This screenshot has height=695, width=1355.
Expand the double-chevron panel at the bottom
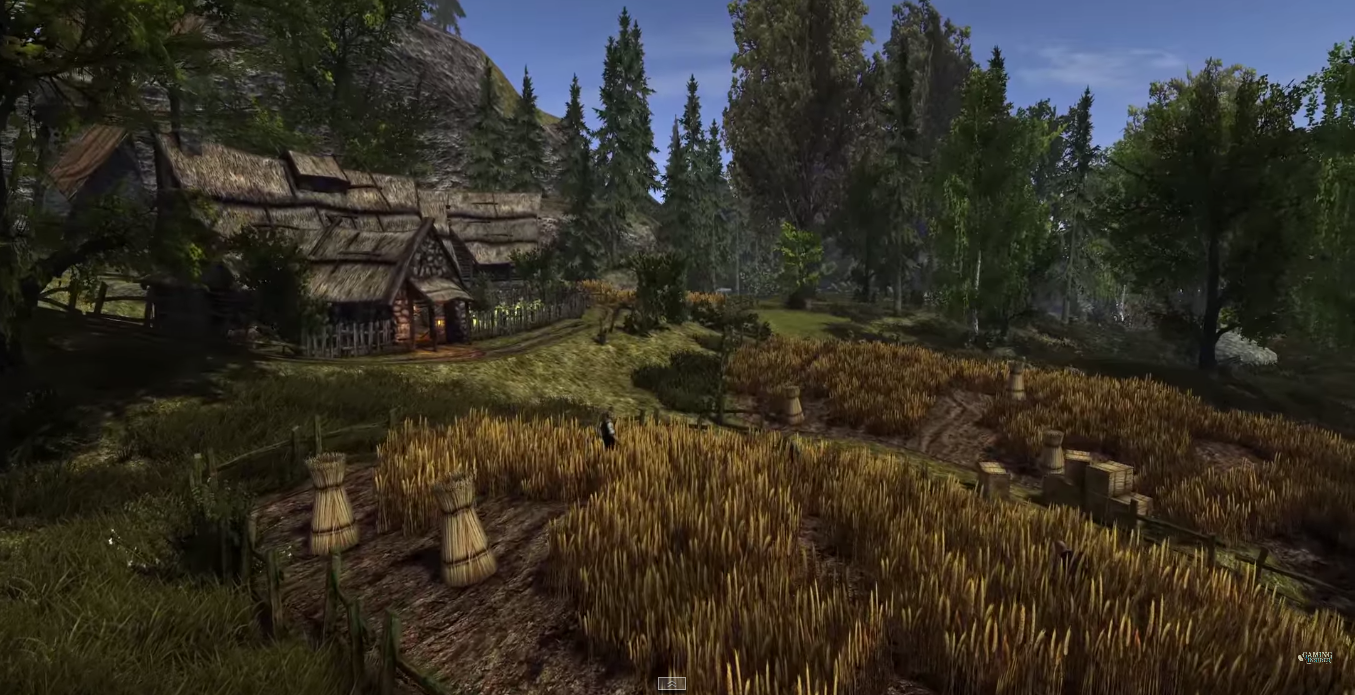tap(671, 684)
